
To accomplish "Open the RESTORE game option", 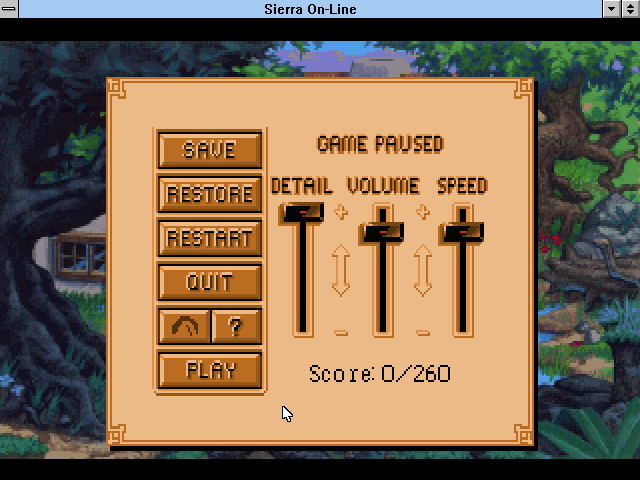I will click(x=210, y=194).
